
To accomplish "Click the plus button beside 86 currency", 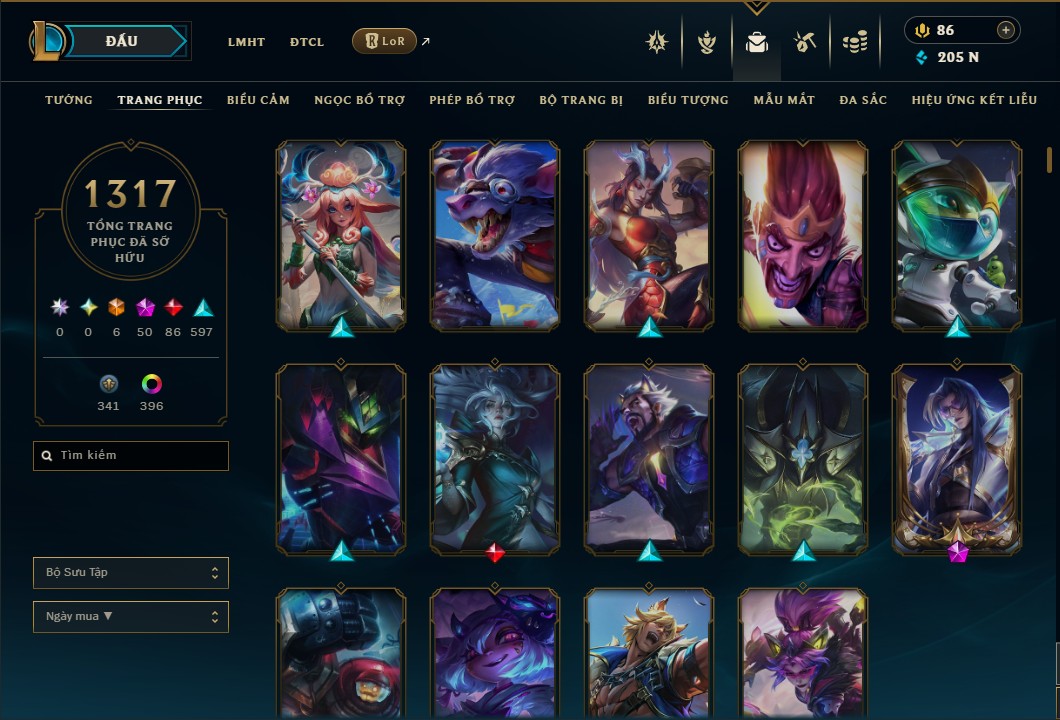I will pyautogui.click(x=1005, y=30).
